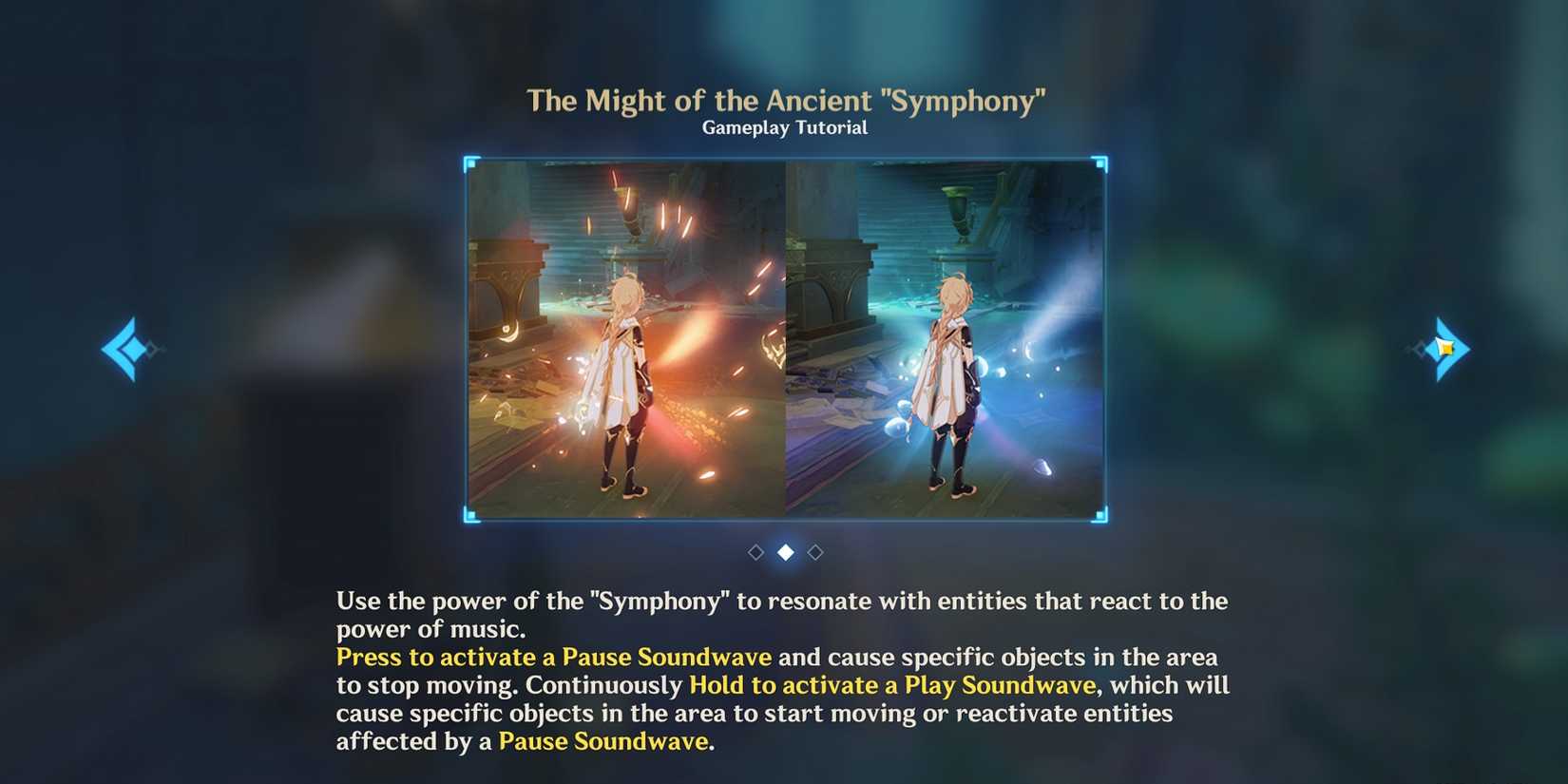
Task: Click the top-left corner bracket of the tutorial frame
Action: 468,163
